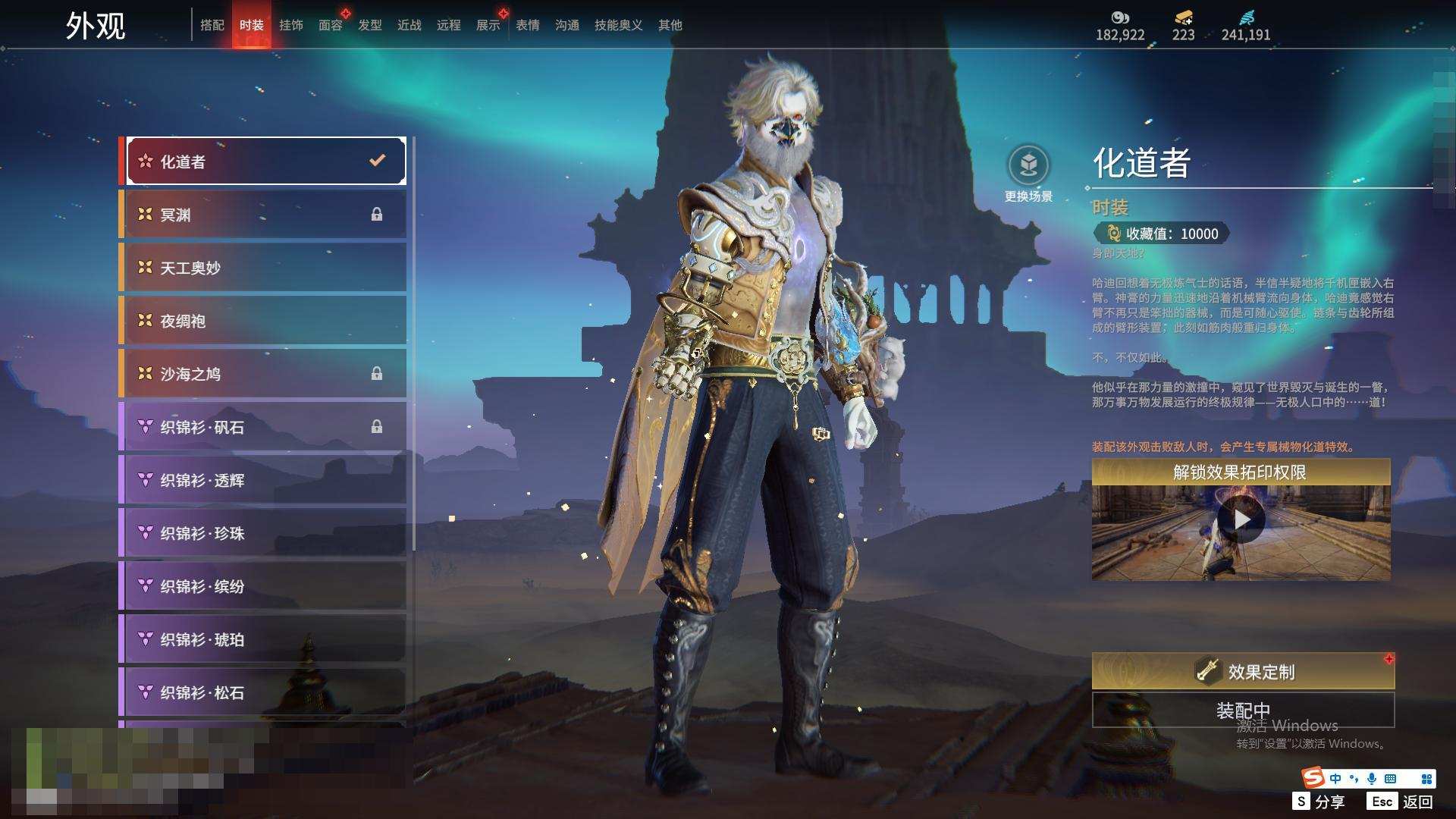Play the outfit effect preview video
The width and height of the screenshot is (1456, 819).
[1241, 520]
